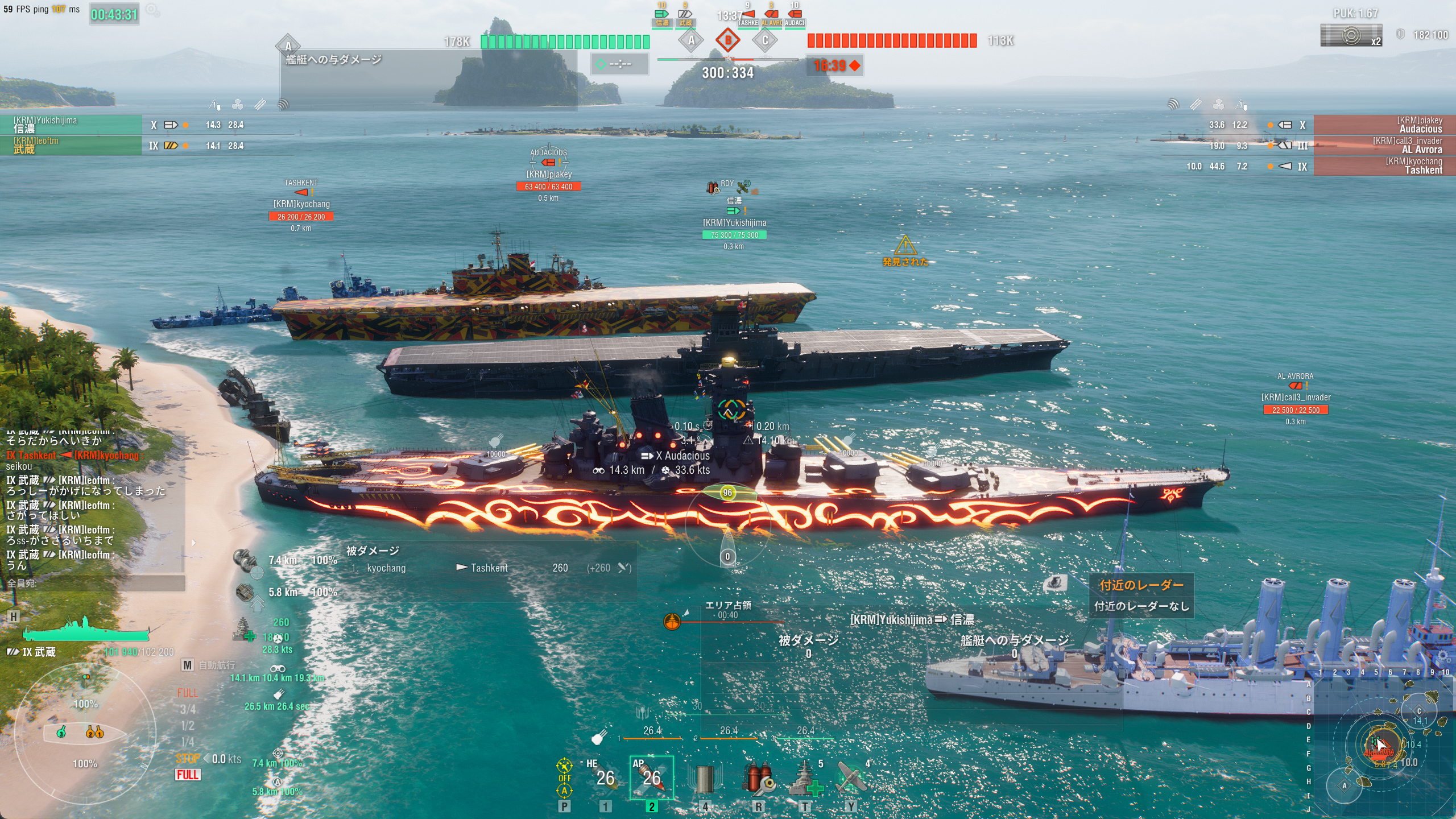The image size is (1456, 819).
Task: Click the settings gear beside the timer
Action: (152, 10)
